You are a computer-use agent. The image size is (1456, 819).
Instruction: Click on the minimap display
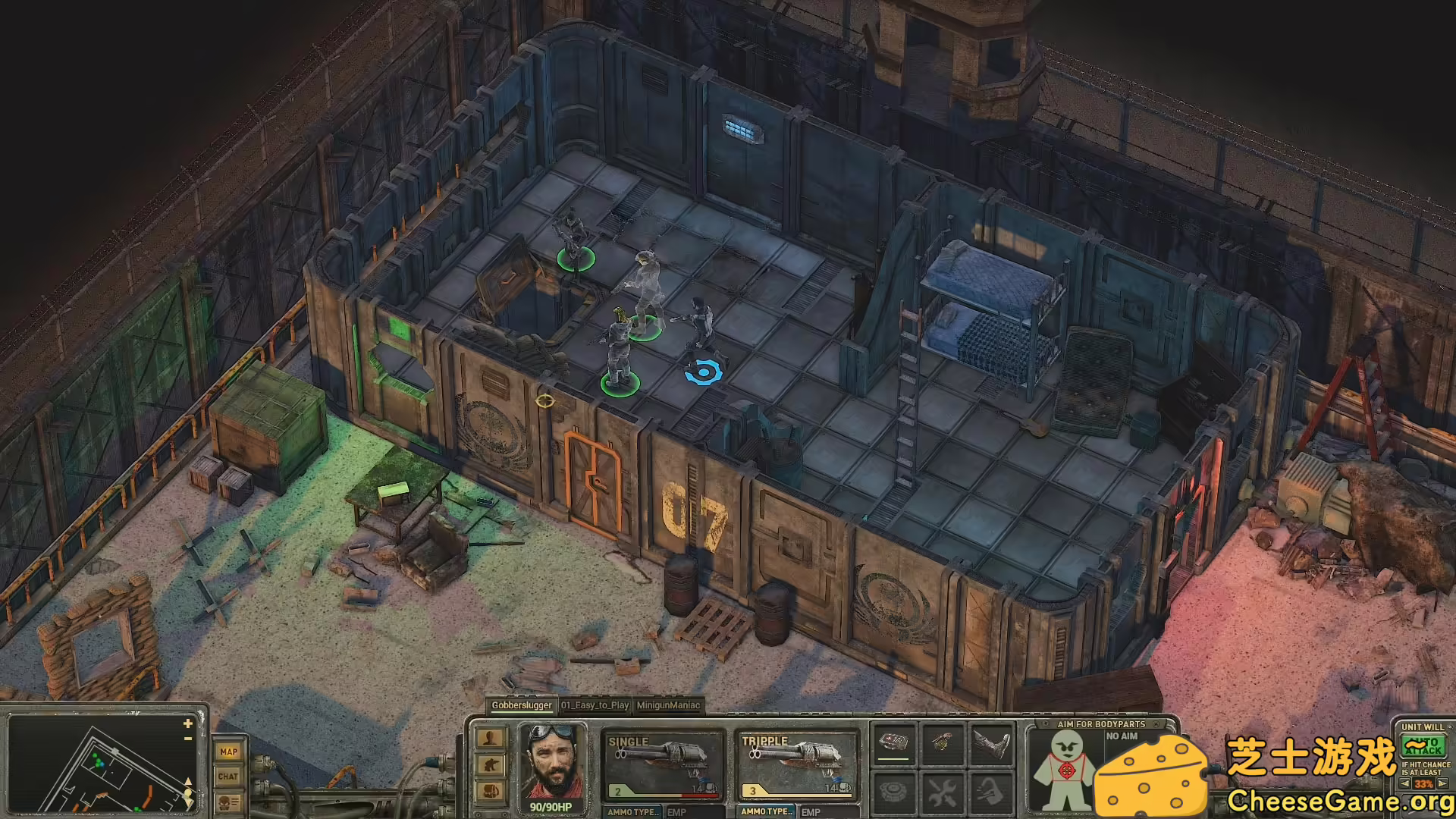(99, 766)
